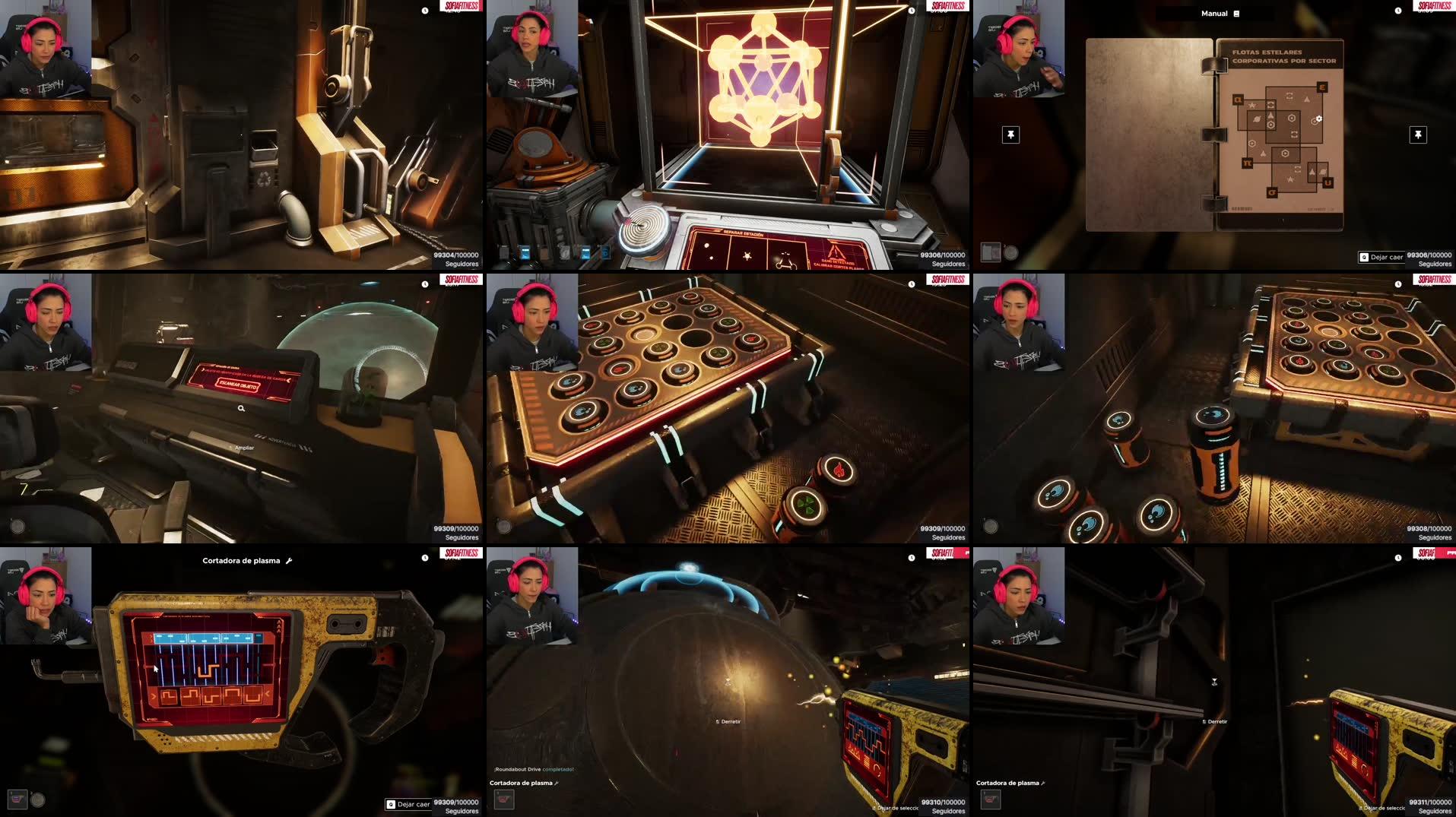The width and height of the screenshot is (1456, 817).
Task: Click the Manual title bar
Action: 1217,13
